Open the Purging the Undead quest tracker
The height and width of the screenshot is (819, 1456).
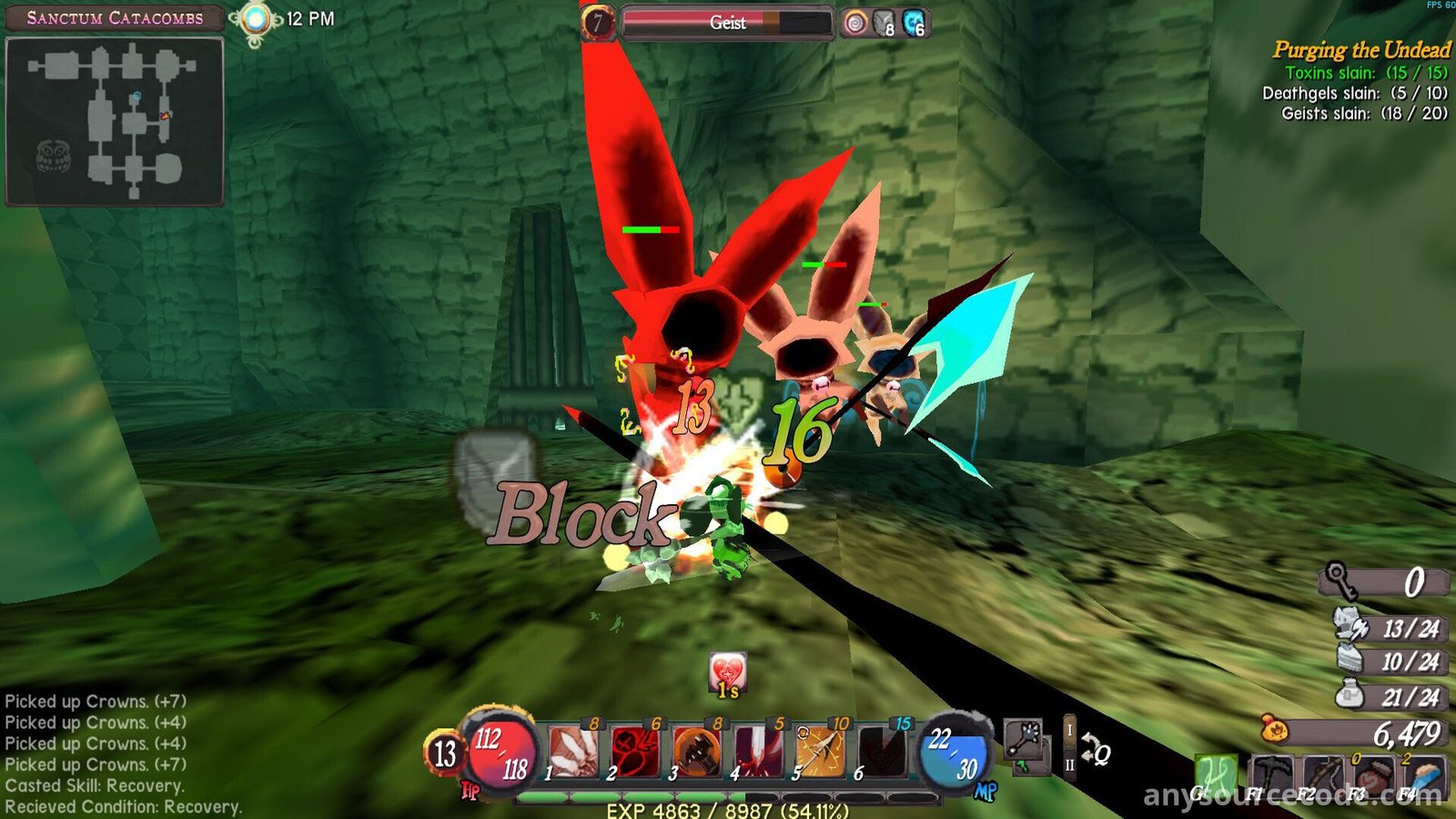pos(1361,50)
